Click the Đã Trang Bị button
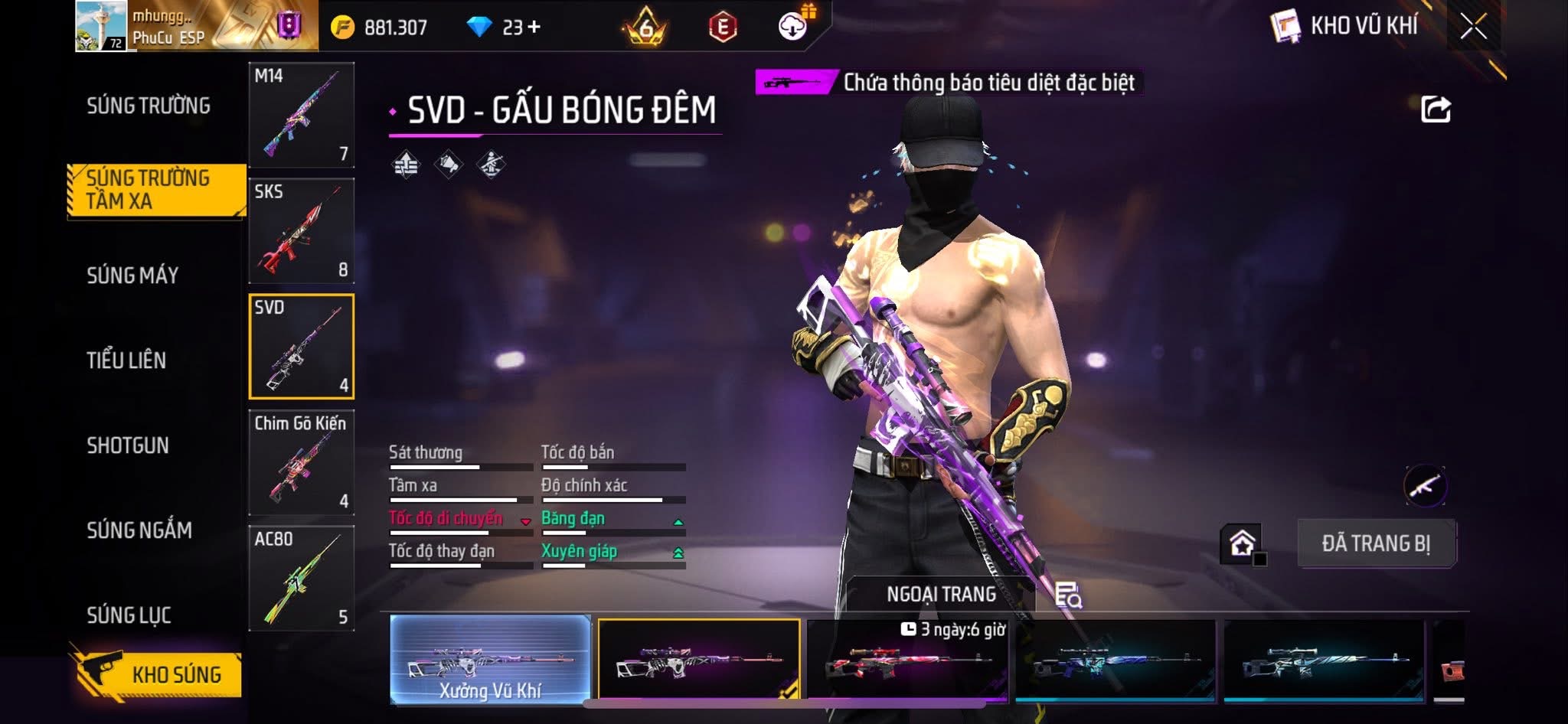The width and height of the screenshot is (1568, 724). coord(1376,543)
